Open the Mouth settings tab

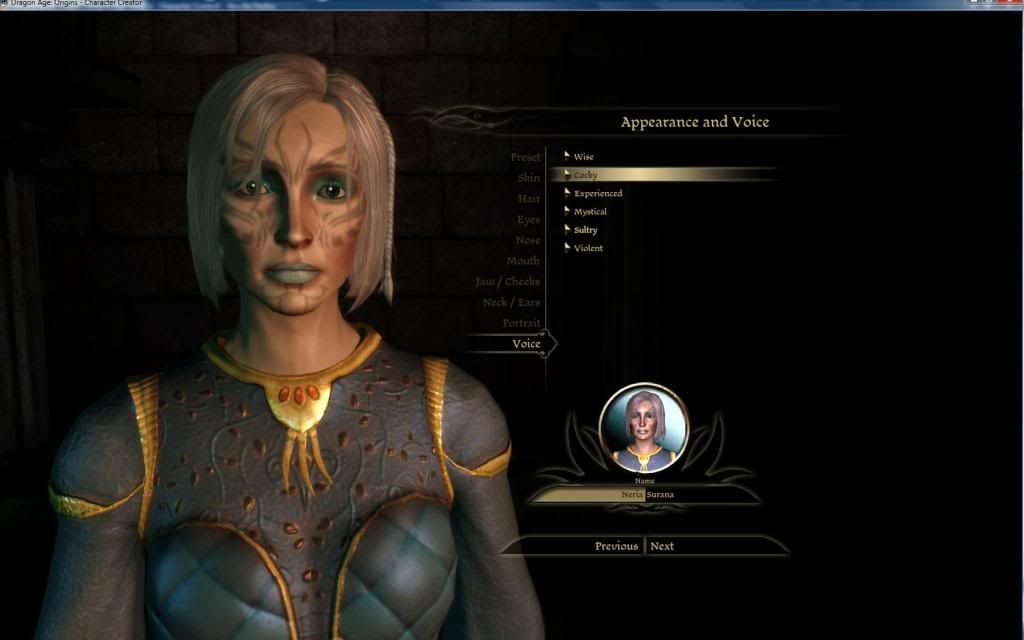[523, 261]
